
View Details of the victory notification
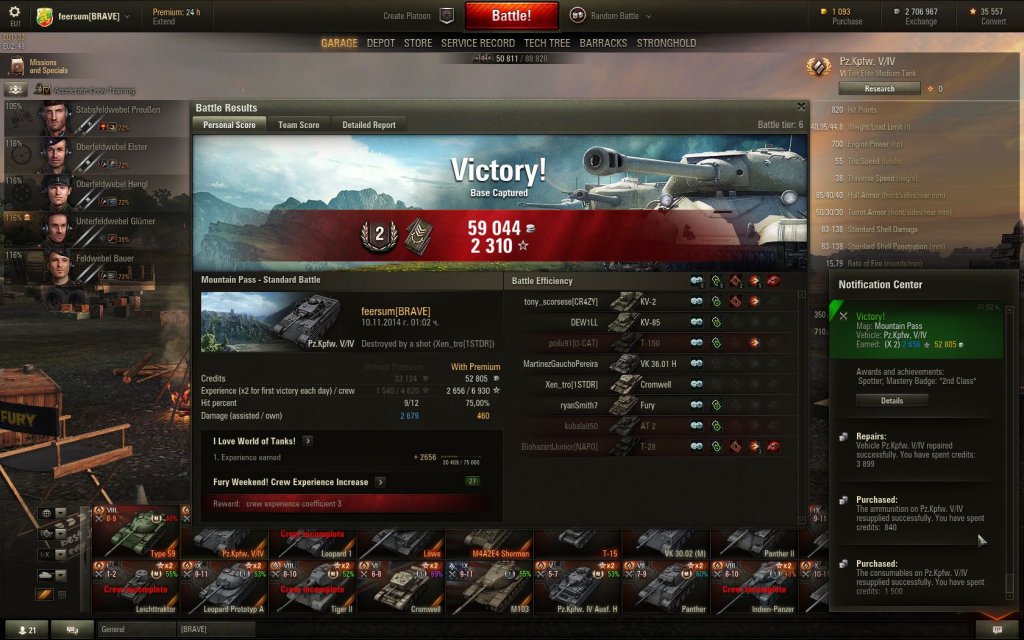[892, 400]
